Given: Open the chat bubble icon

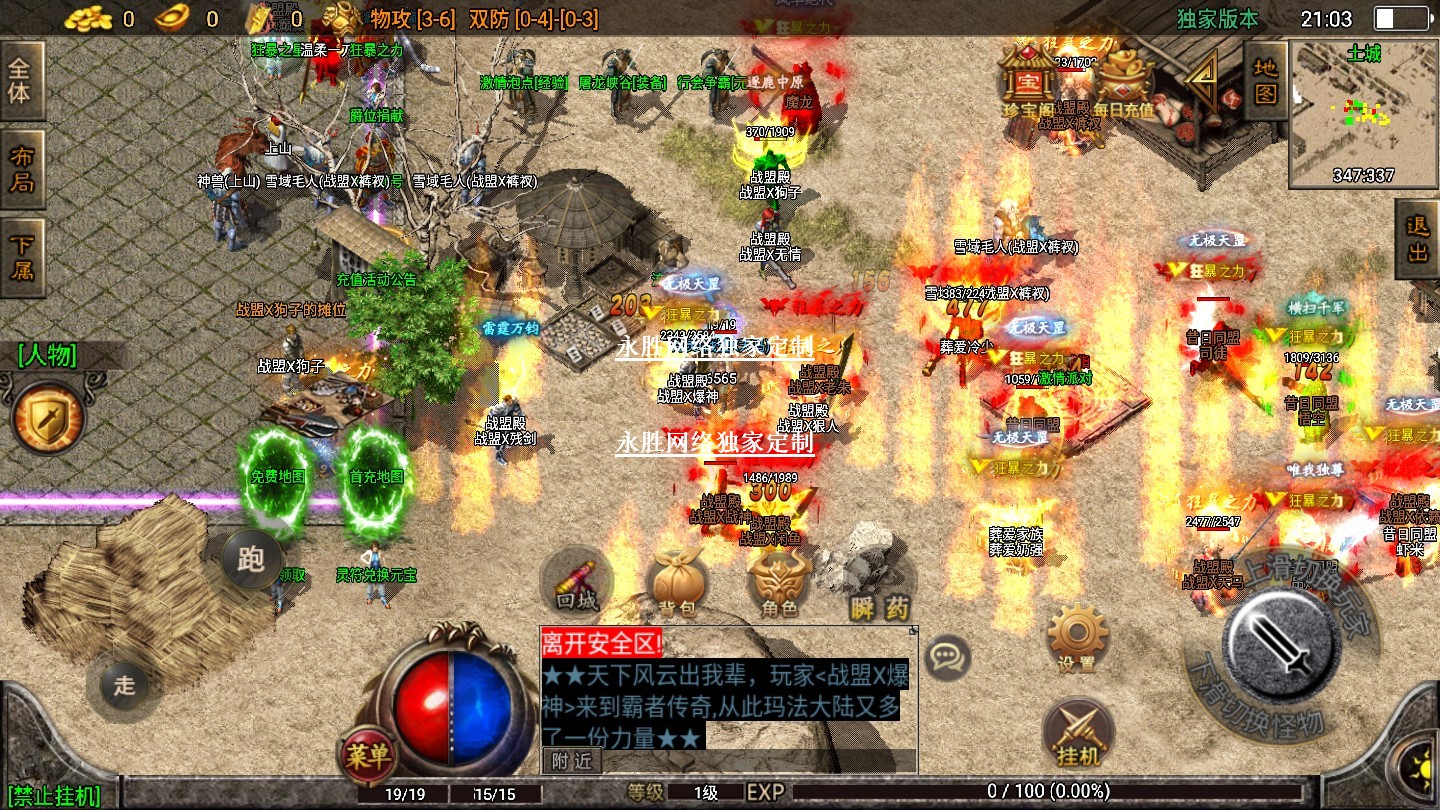Looking at the screenshot, I should pos(945,658).
